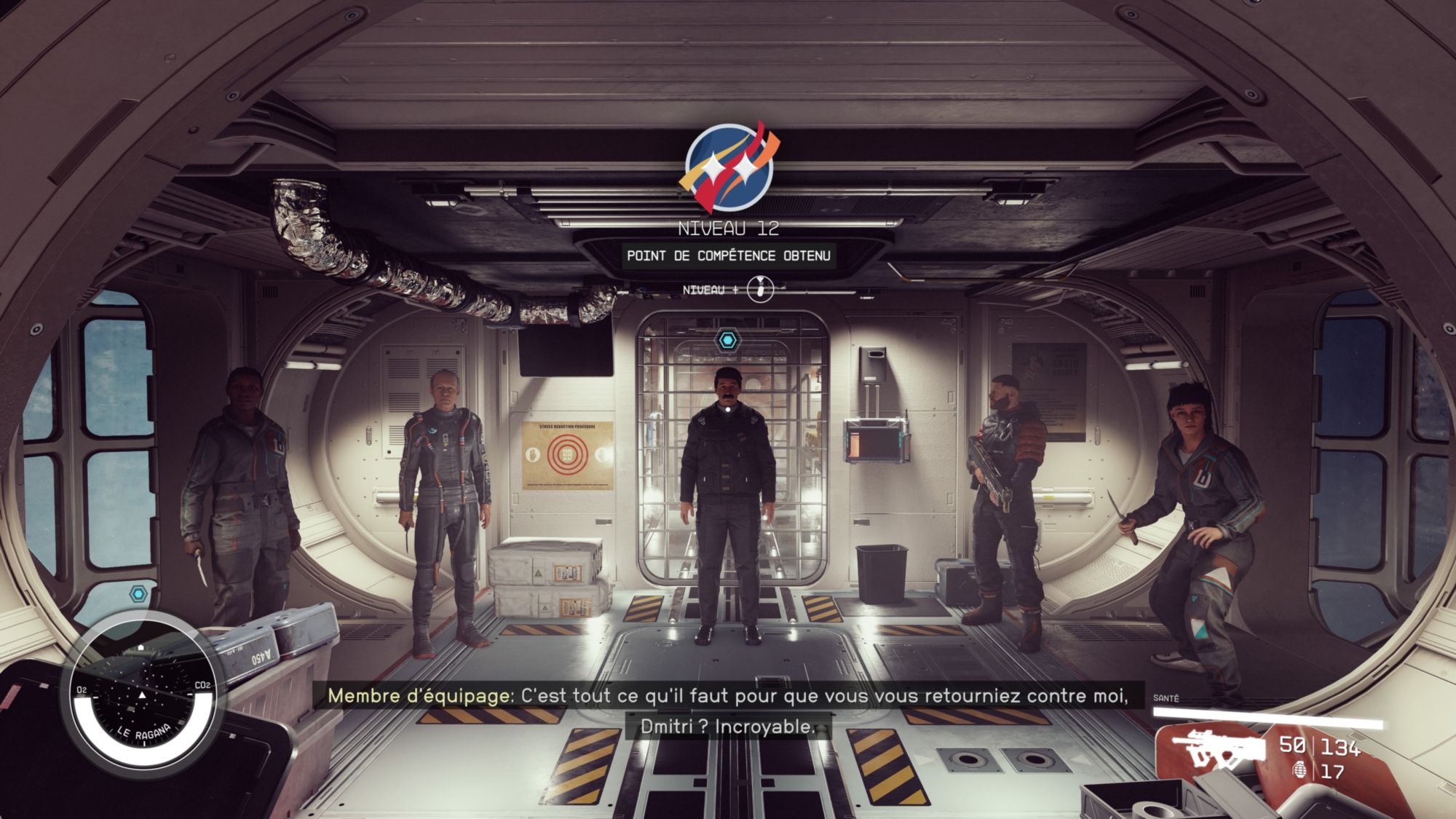Click the grenade icon beside the ammo count
The image size is (1456, 819).
1299,770
